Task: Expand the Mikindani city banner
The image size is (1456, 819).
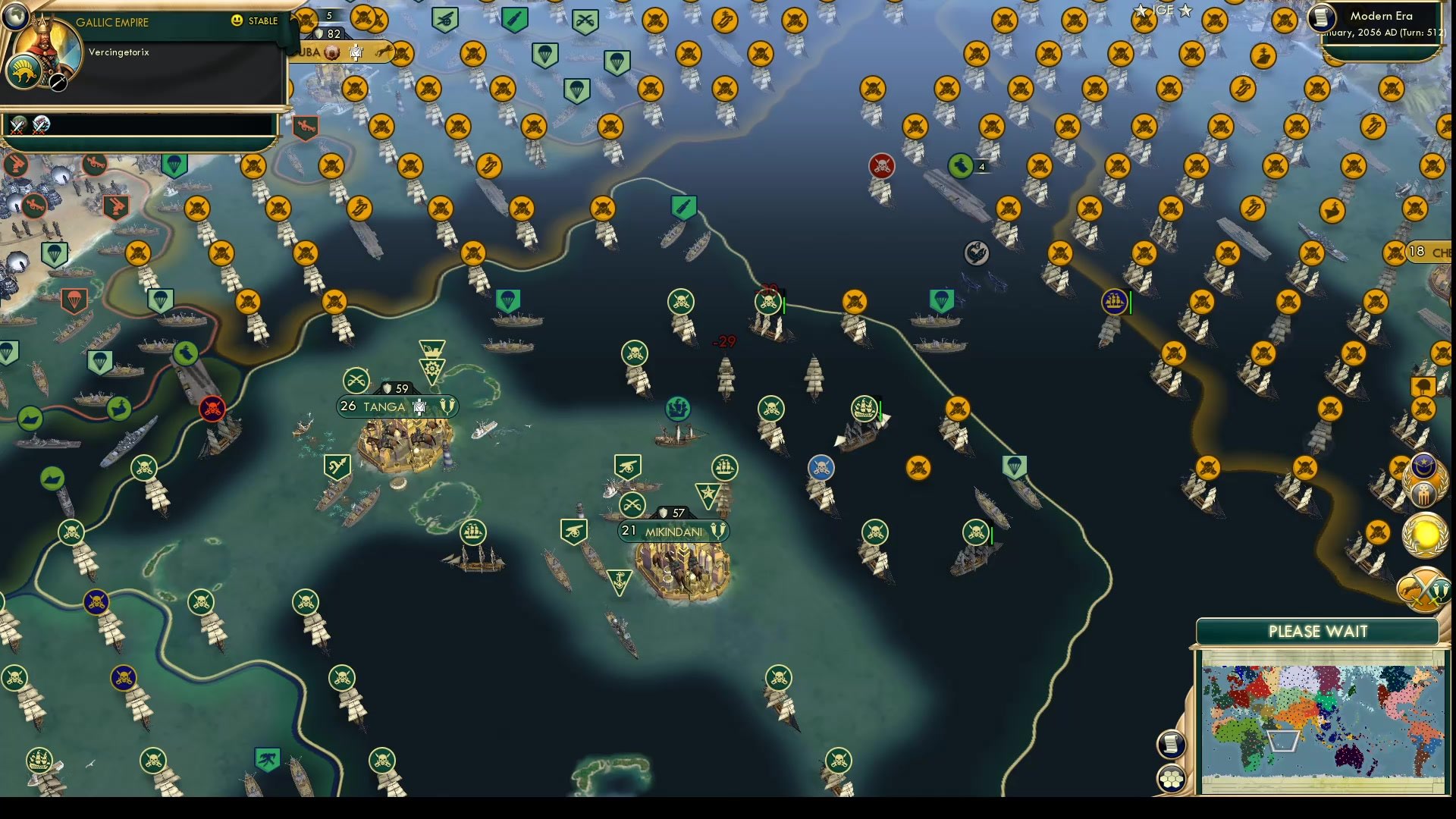Action: [671, 532]
